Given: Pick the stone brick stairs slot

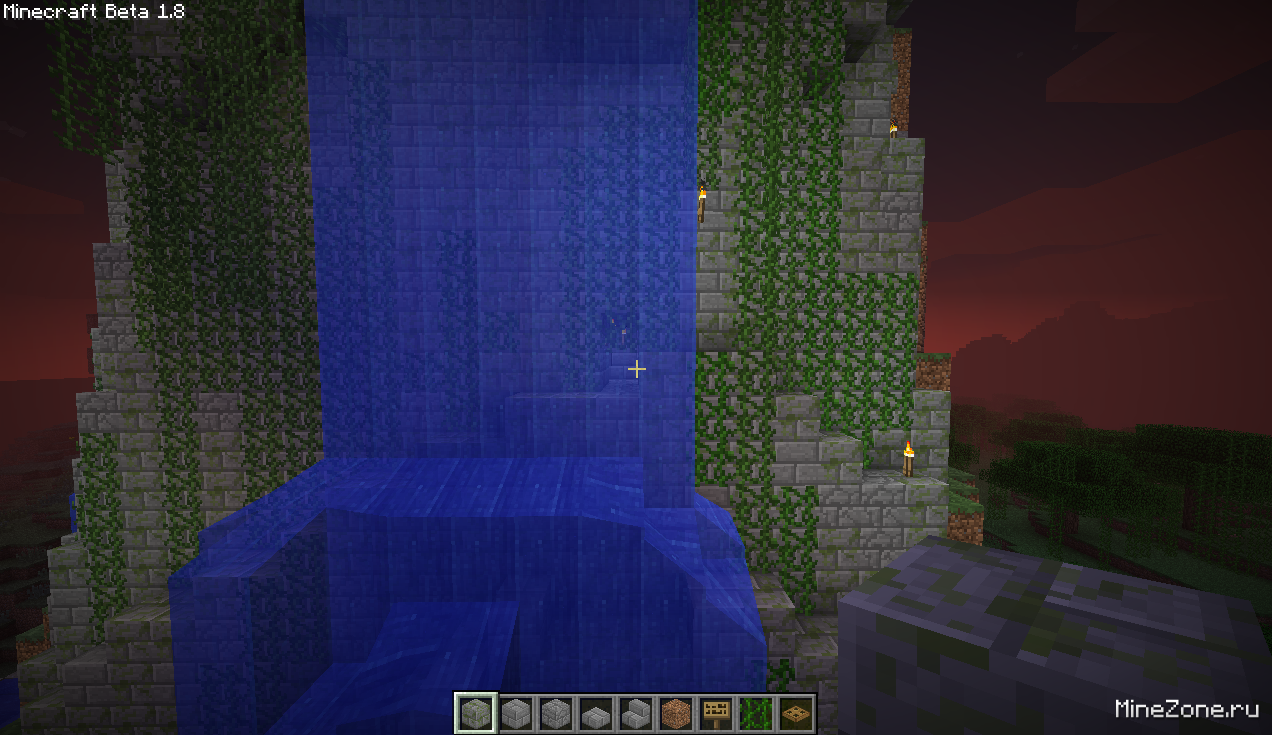Looking at the screenshot, I should tap(635, 714).
